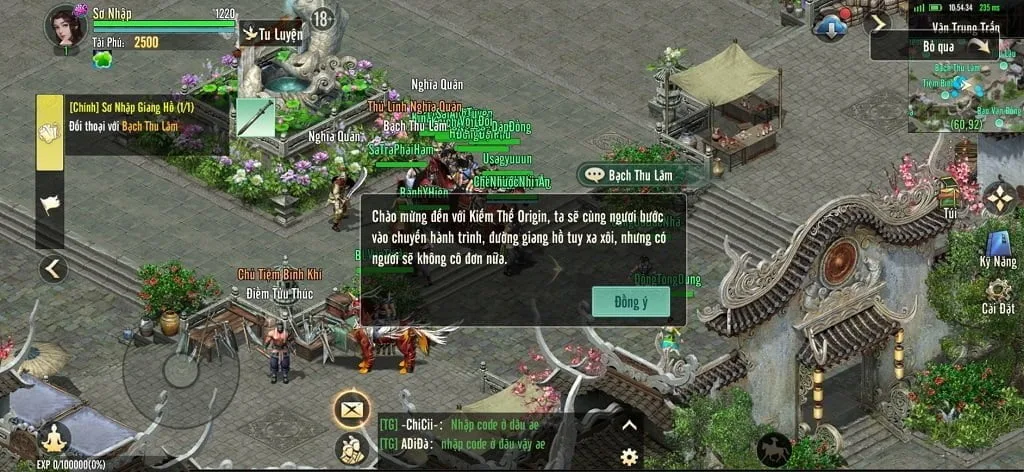Collapse the quest panel with left arrow
Screen dimensions: 1024x472
pyautogui.click(x=52, y=268)
